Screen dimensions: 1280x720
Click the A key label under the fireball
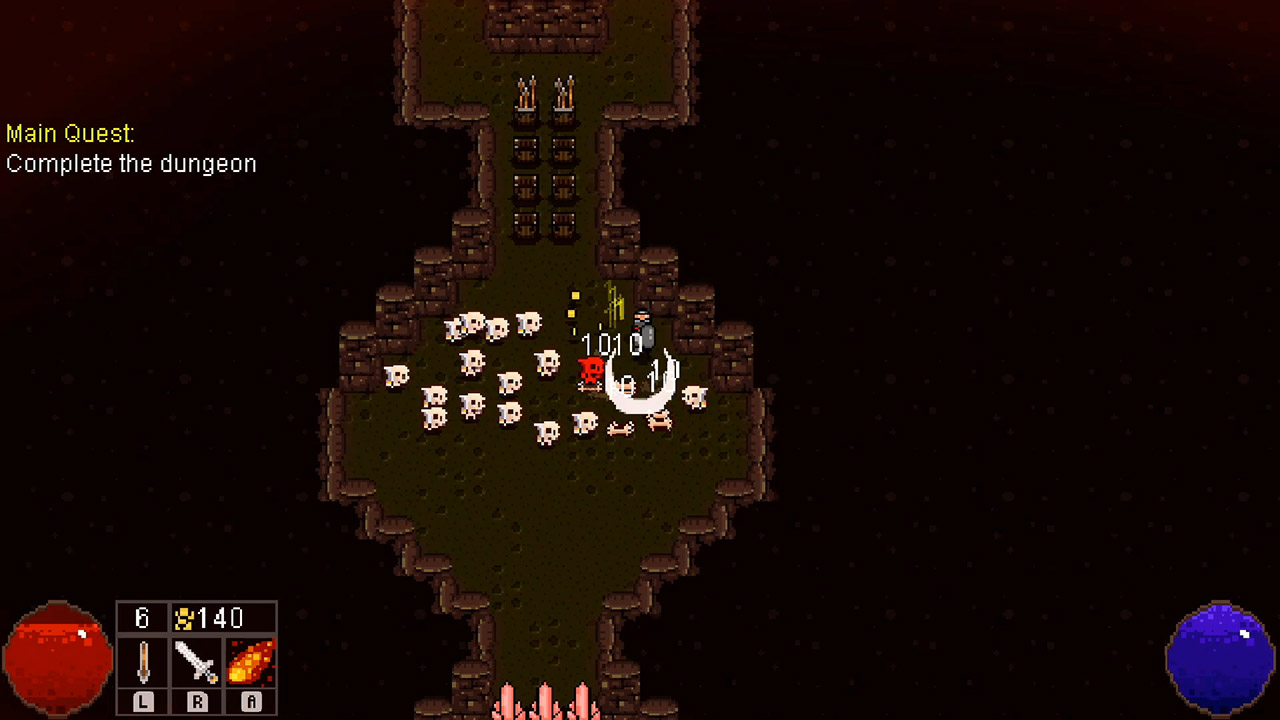pyautogui.click(x=250, y=703)
